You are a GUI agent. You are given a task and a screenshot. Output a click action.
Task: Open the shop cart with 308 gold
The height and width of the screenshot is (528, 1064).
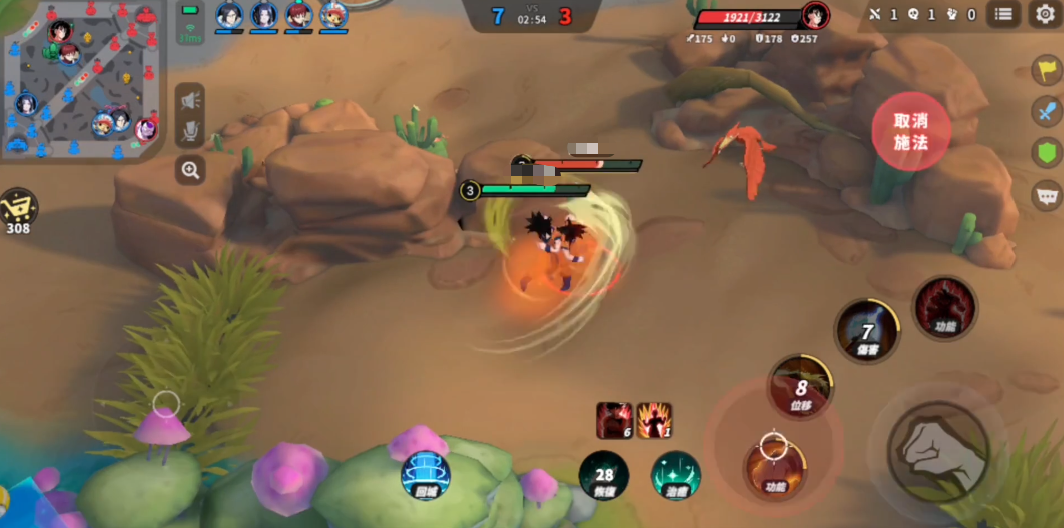coord(18,209)
